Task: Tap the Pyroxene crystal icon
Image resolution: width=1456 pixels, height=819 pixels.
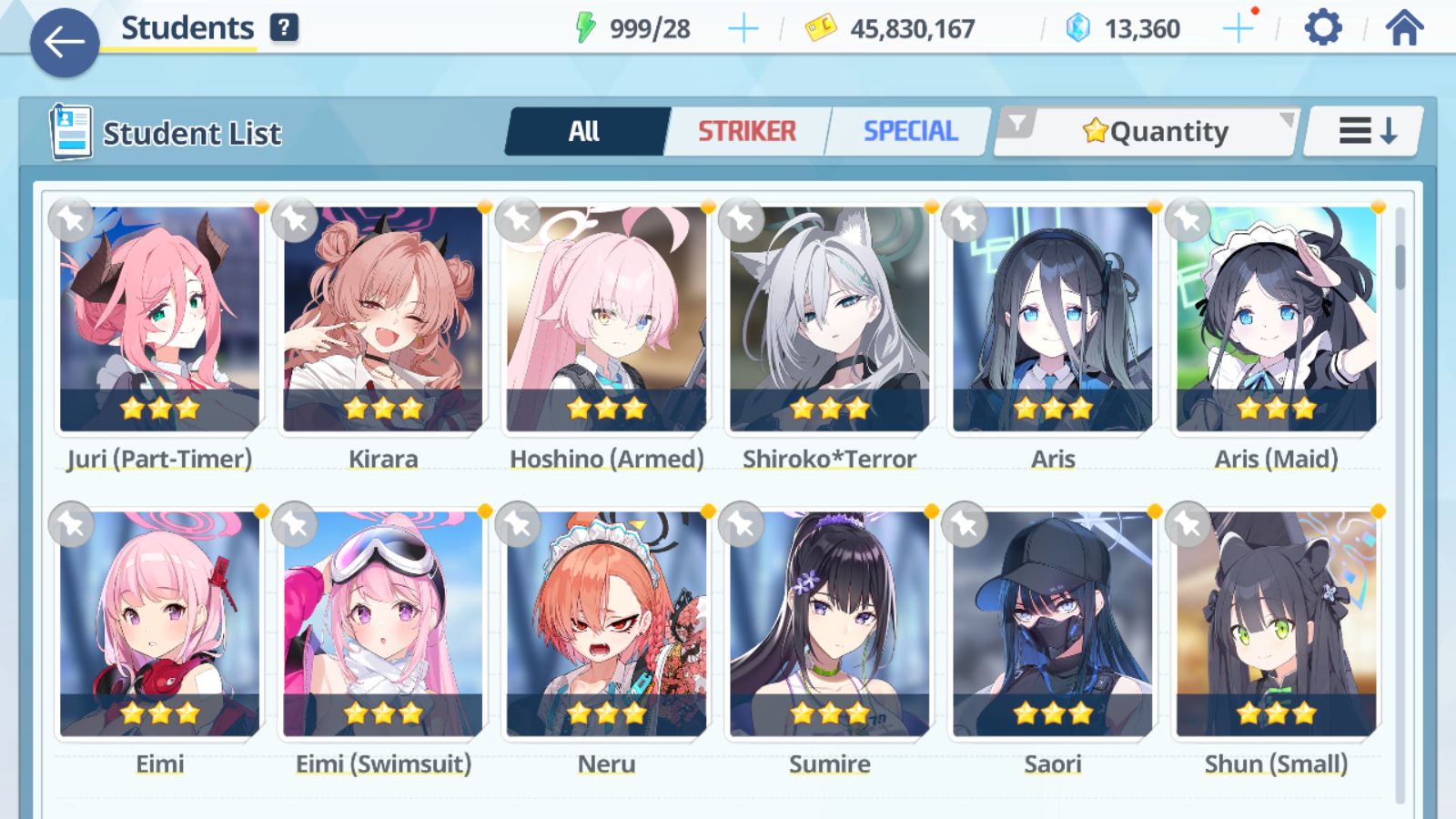Action: pyautogui.click(x=1077, y=27)
